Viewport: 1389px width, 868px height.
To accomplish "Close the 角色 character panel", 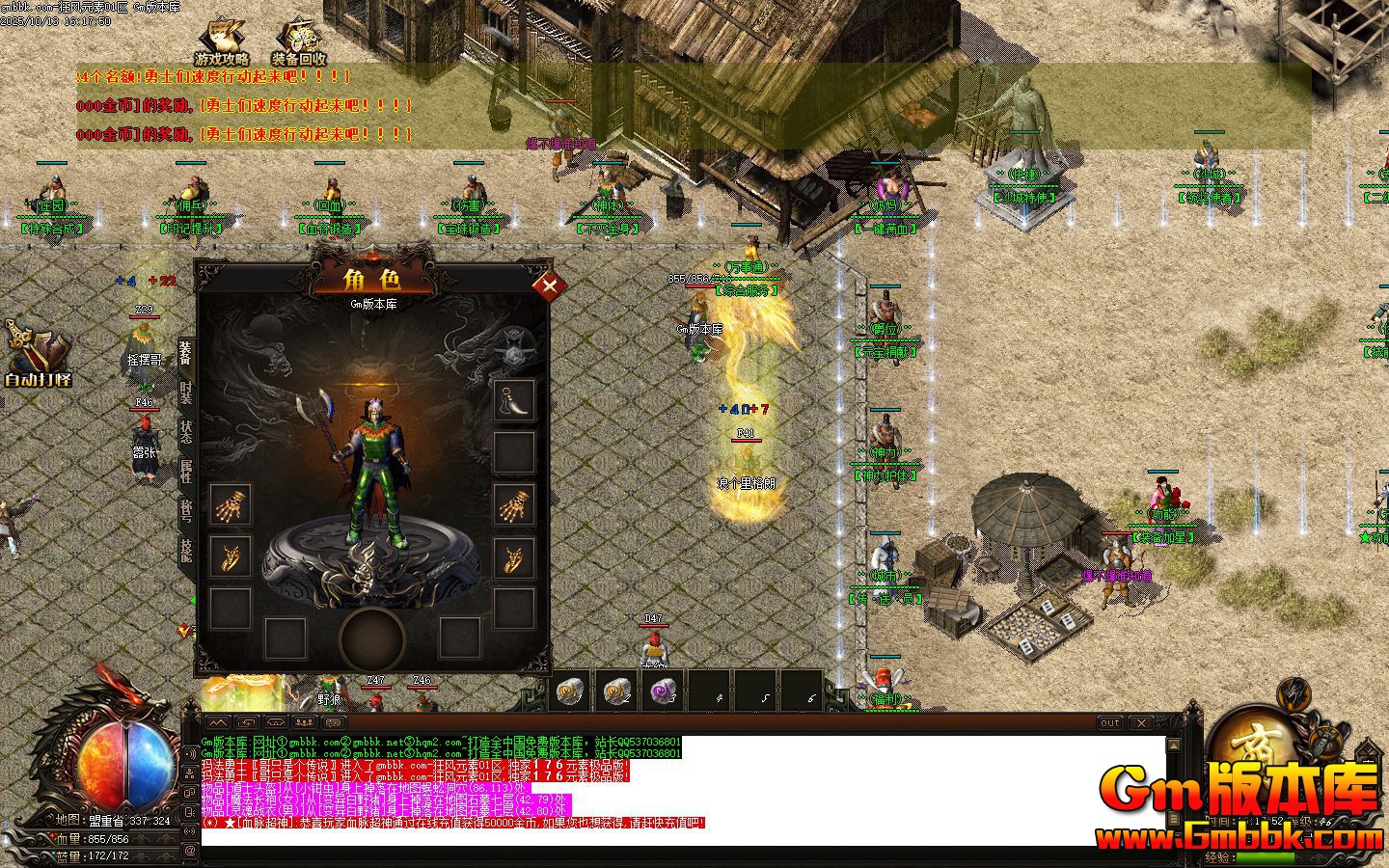I will click(550, 285).
